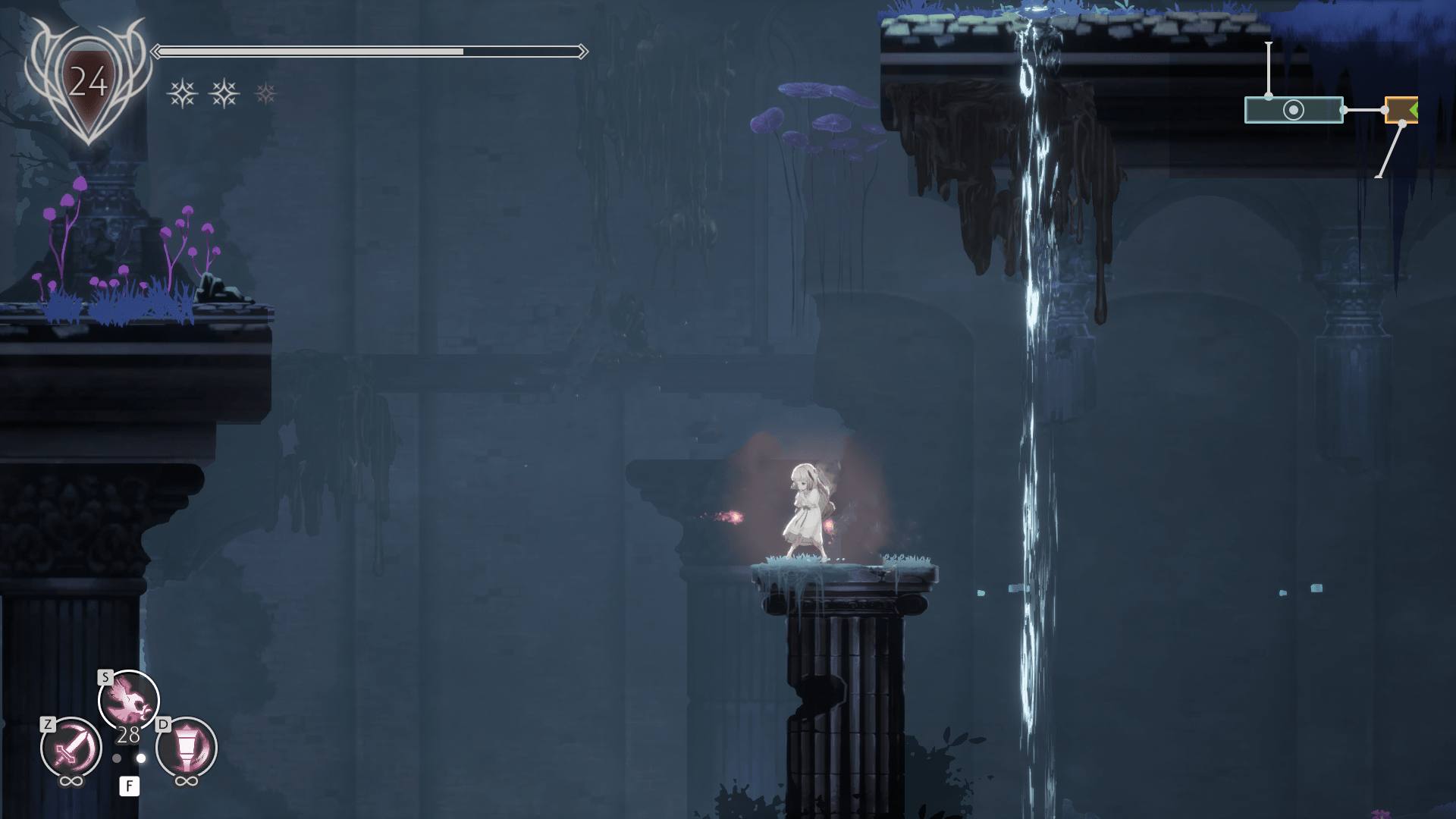Use the pink bird spirit skill
This screenshot has width=1456, height=819.
pos(128,700)
